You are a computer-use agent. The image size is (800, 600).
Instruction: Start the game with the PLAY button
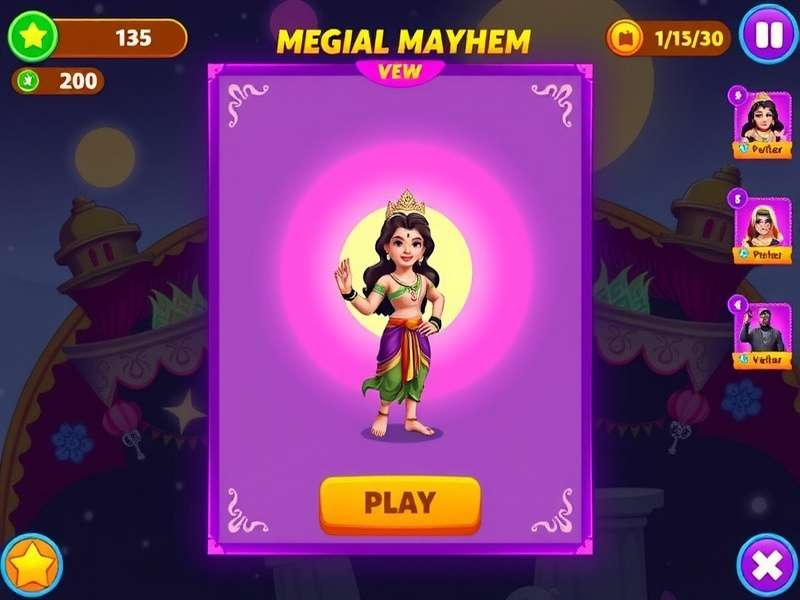tap(400, 502)
